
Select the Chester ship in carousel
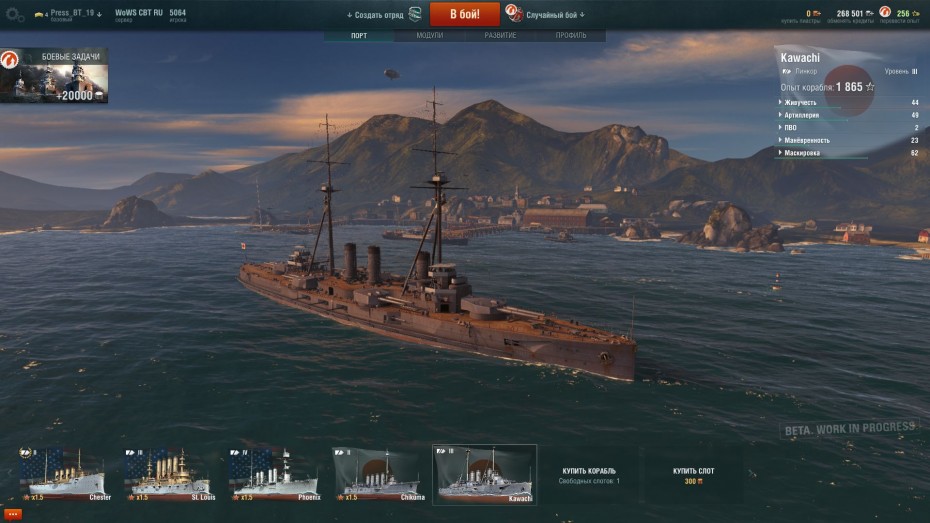point(66,475)
